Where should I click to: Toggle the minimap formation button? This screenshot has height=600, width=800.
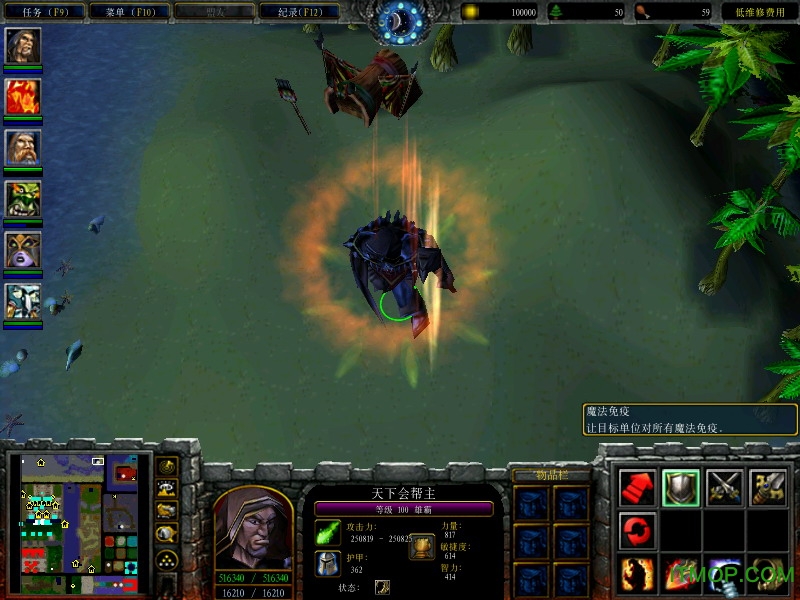(x=167, y=560)
